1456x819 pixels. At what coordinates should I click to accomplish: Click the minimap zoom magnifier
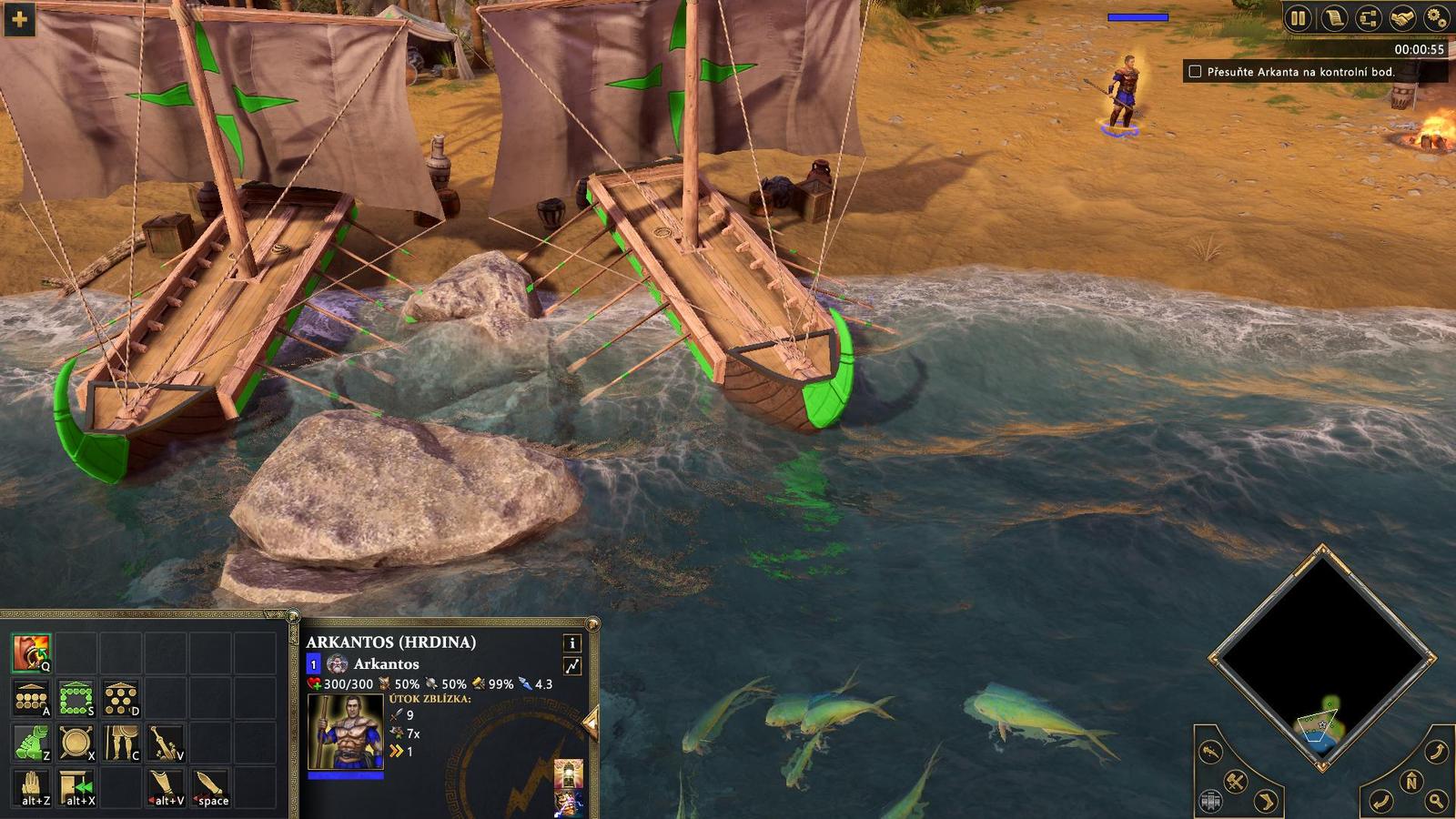tap(1434, 799)
